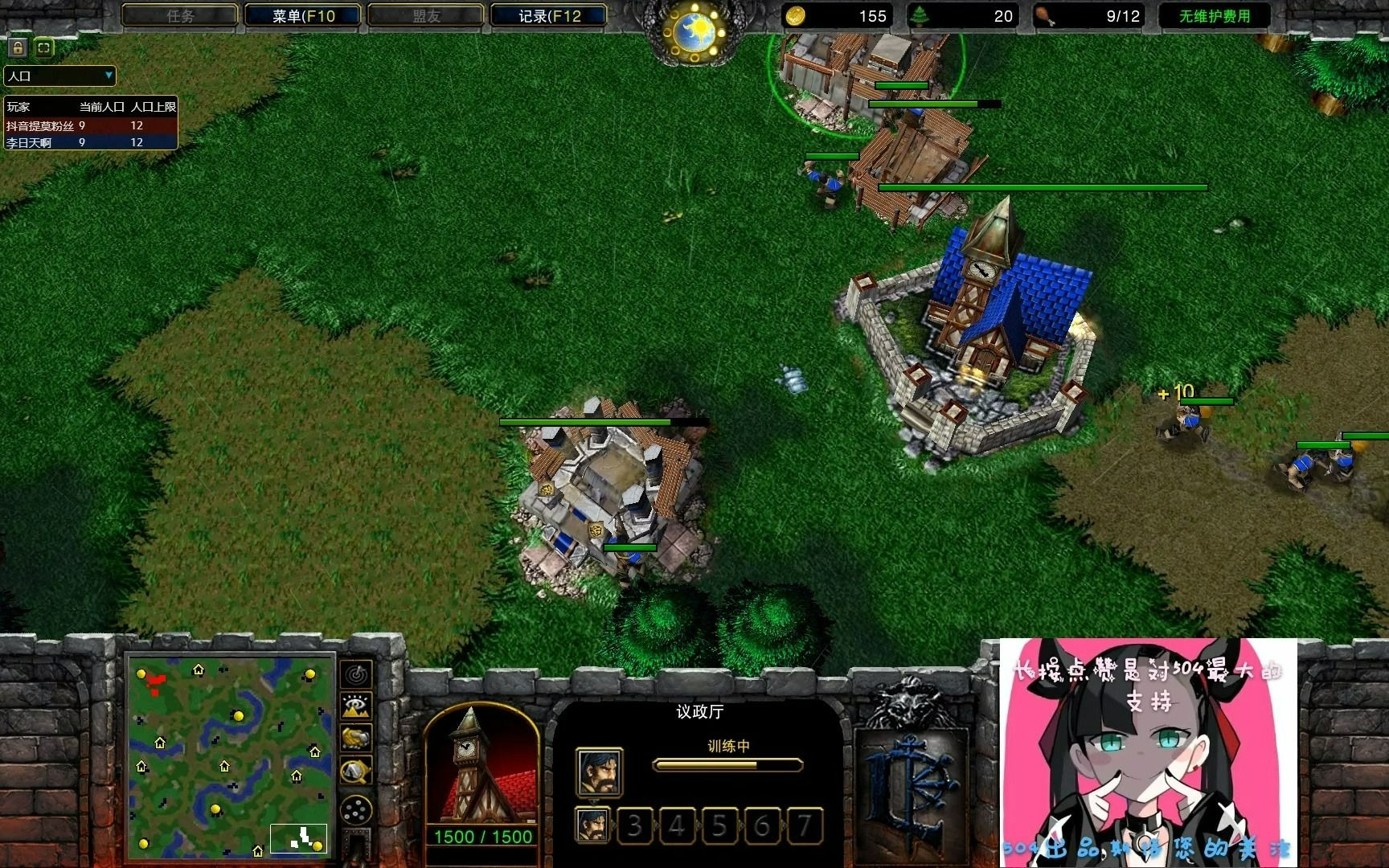The height and width of the screenshot is (868, 1389).
Task: Expand the 人口 dropdown selector
Action: (x=60, y=76)
